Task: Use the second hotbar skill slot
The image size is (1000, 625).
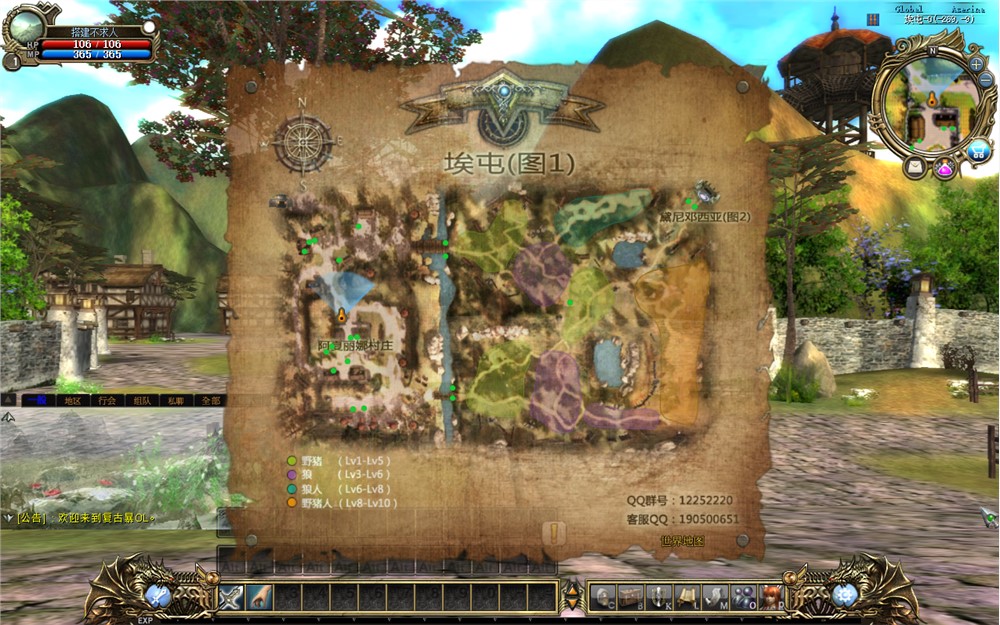Action: [x=260, y=597]
